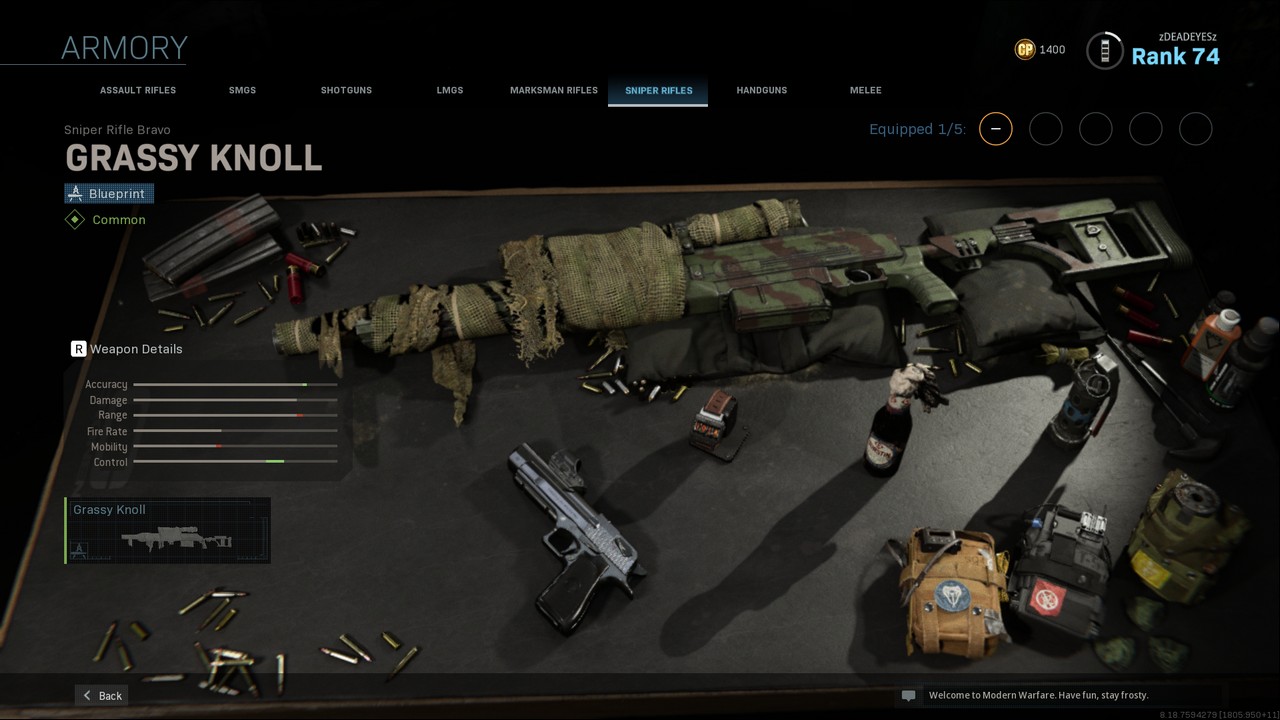Select the Grassy Knoll blueprint card
This screenshot has height=720, width=1280.
(x=168, y=530)
